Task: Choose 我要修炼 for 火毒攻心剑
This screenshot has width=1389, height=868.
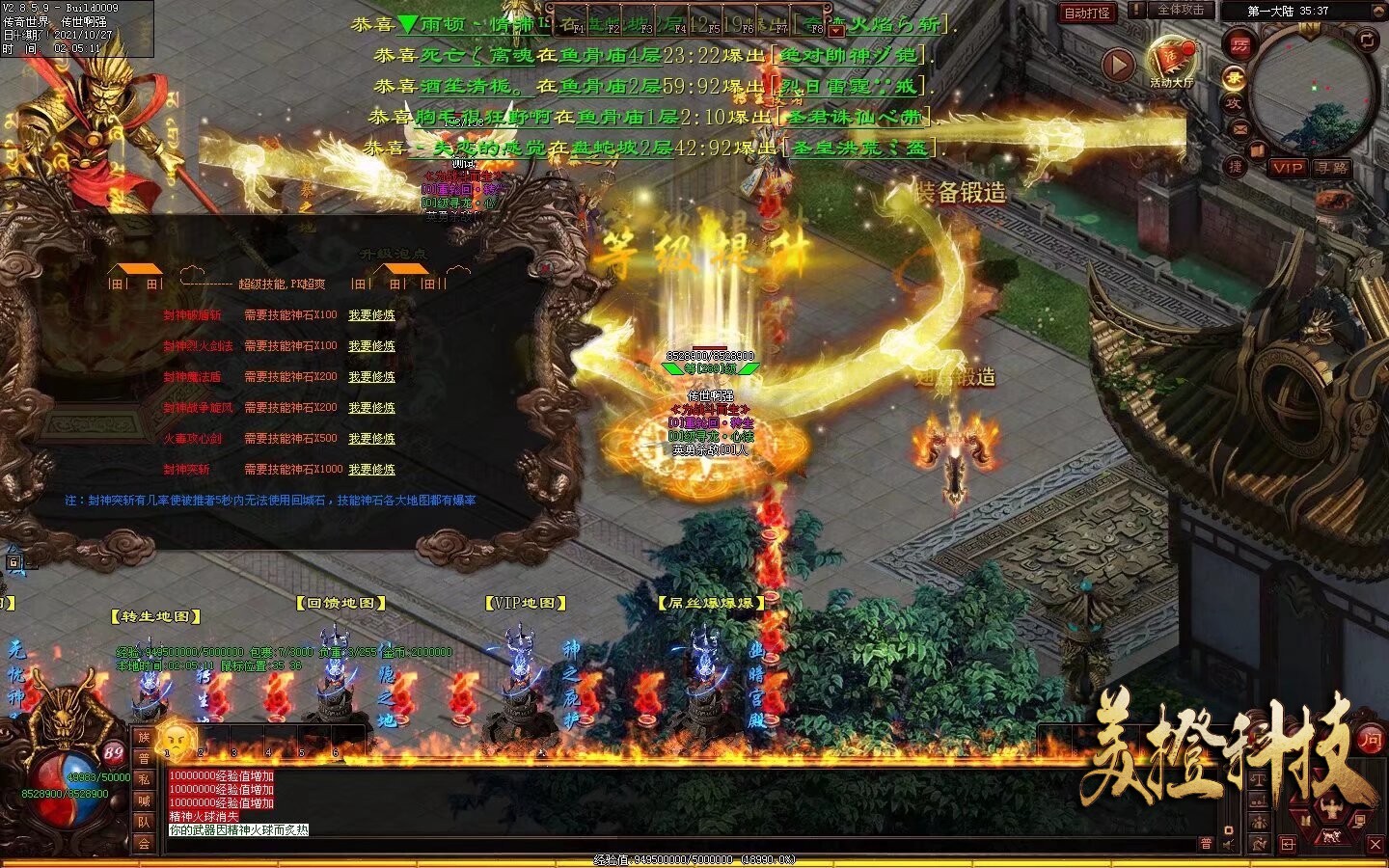Action: [371, 439]
